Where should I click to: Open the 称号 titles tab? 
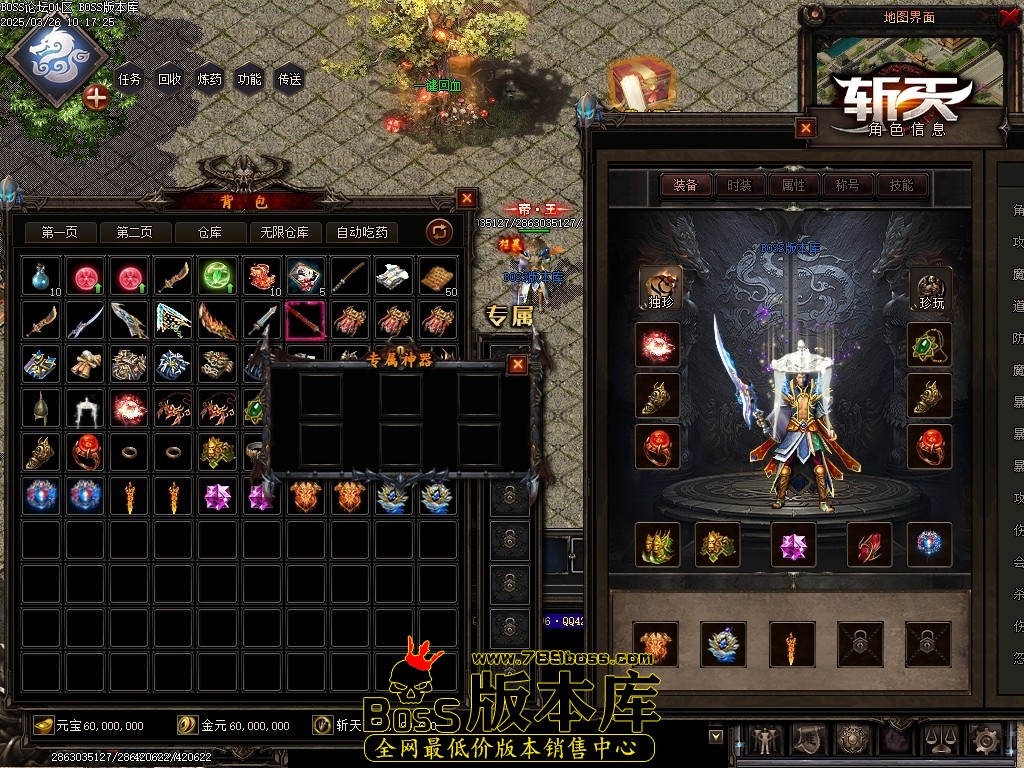(847, 185)
